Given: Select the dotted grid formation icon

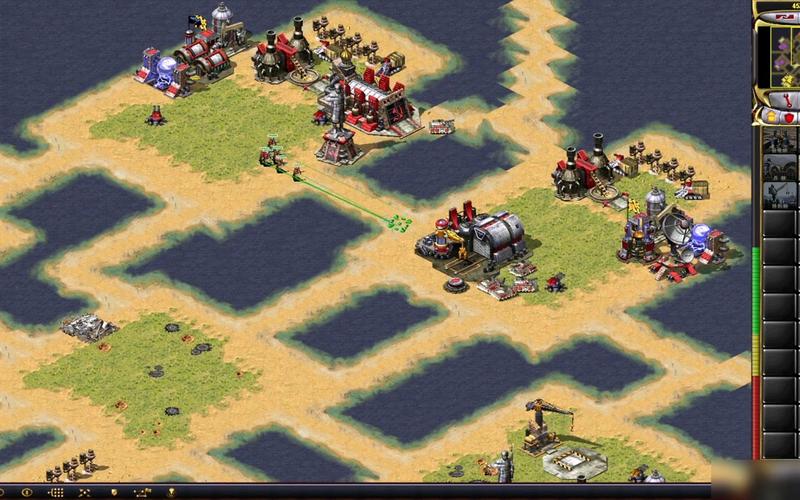Looking at the screenshot, I should click(55, 493).
